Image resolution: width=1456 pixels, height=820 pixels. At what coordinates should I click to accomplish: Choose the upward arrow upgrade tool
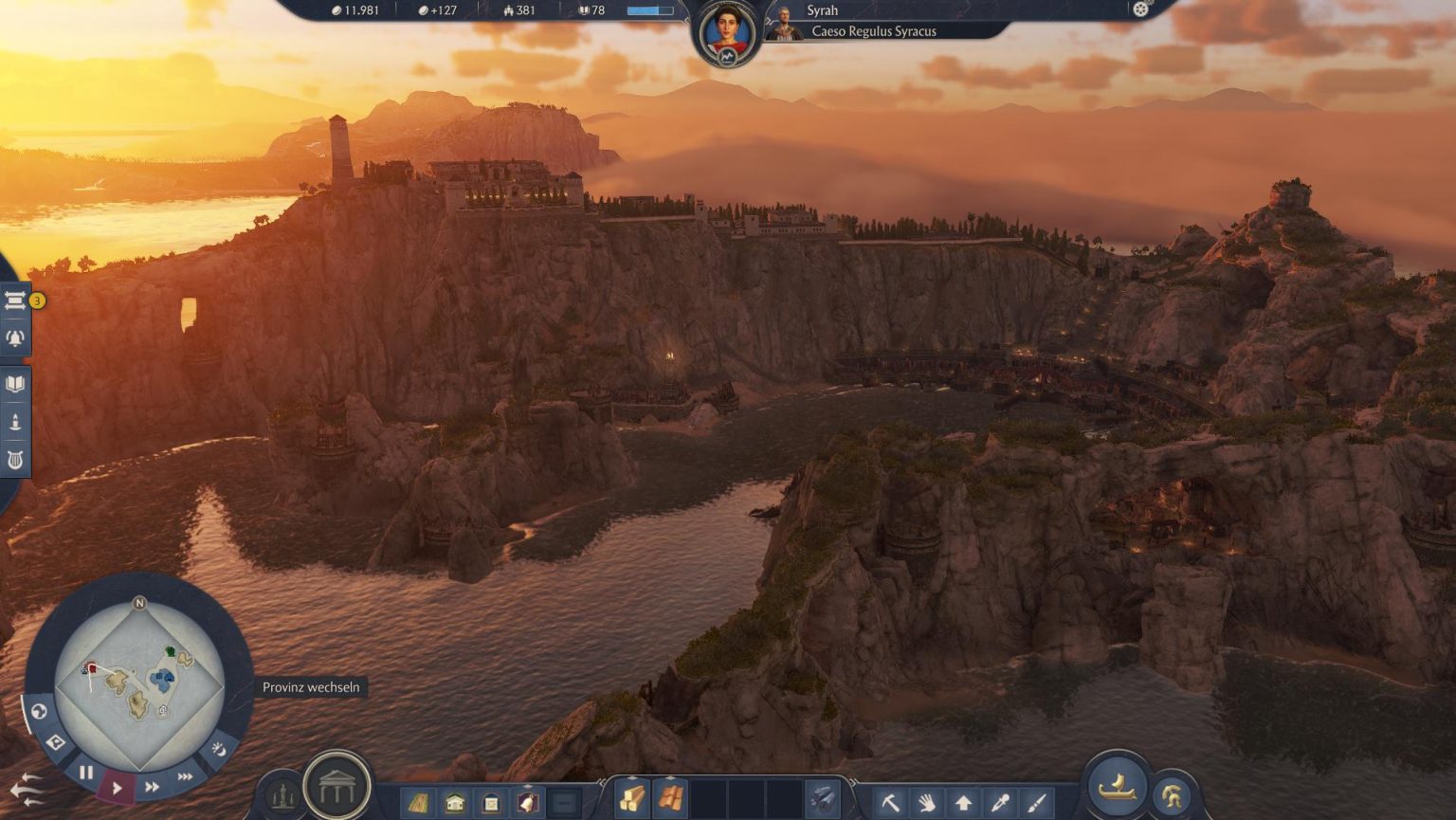(963, 803)
